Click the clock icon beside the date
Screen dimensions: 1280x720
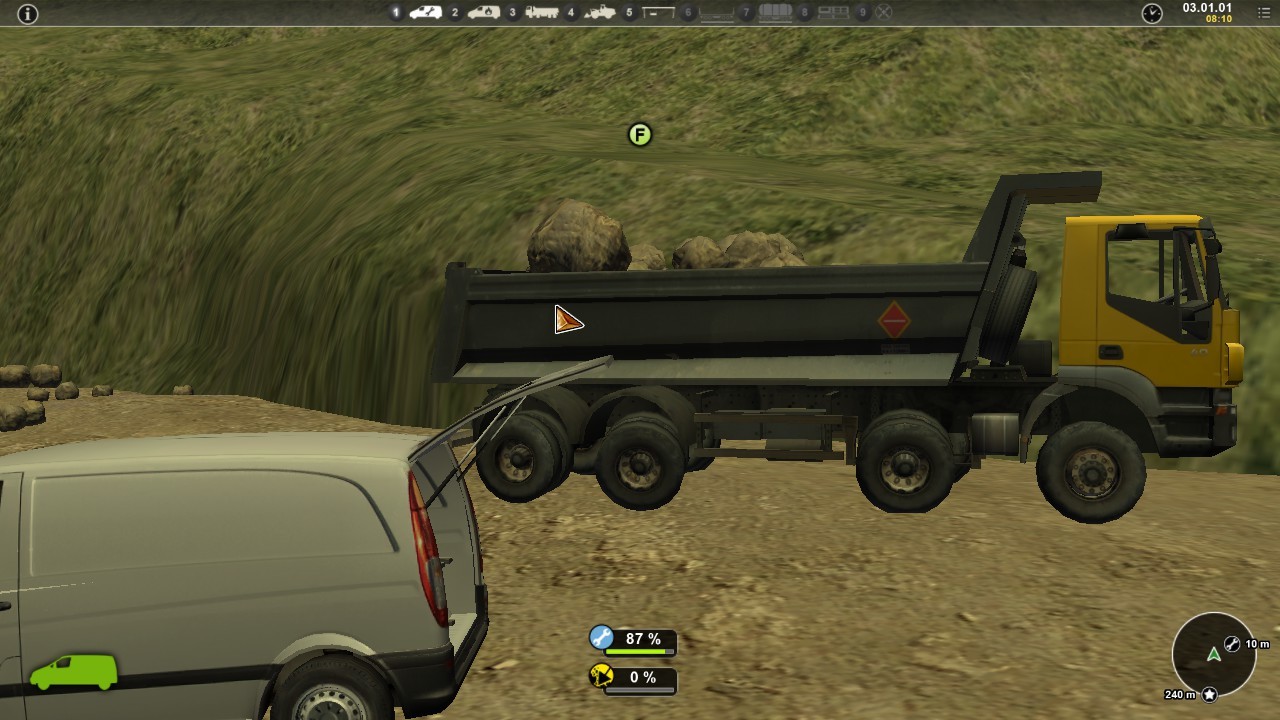1152,13
